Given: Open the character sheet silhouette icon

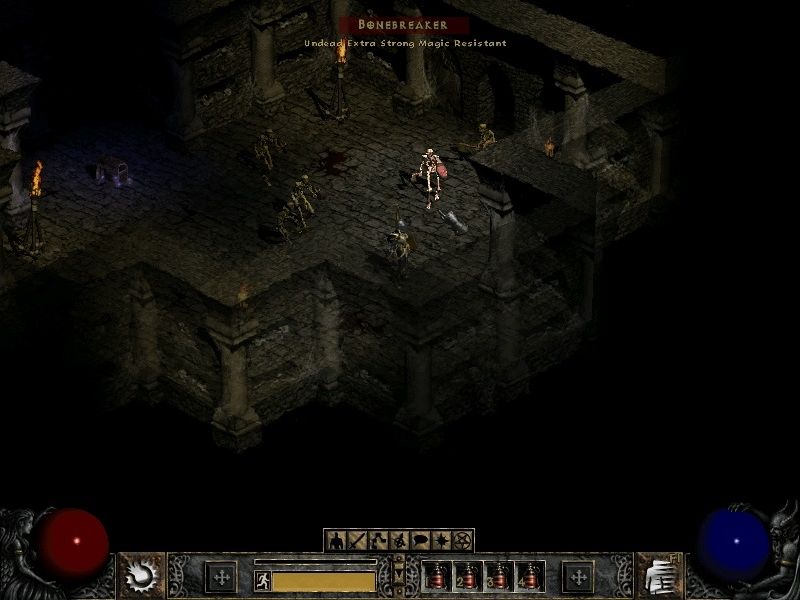Looking at the screenshot, I should [x=335, y=541].
